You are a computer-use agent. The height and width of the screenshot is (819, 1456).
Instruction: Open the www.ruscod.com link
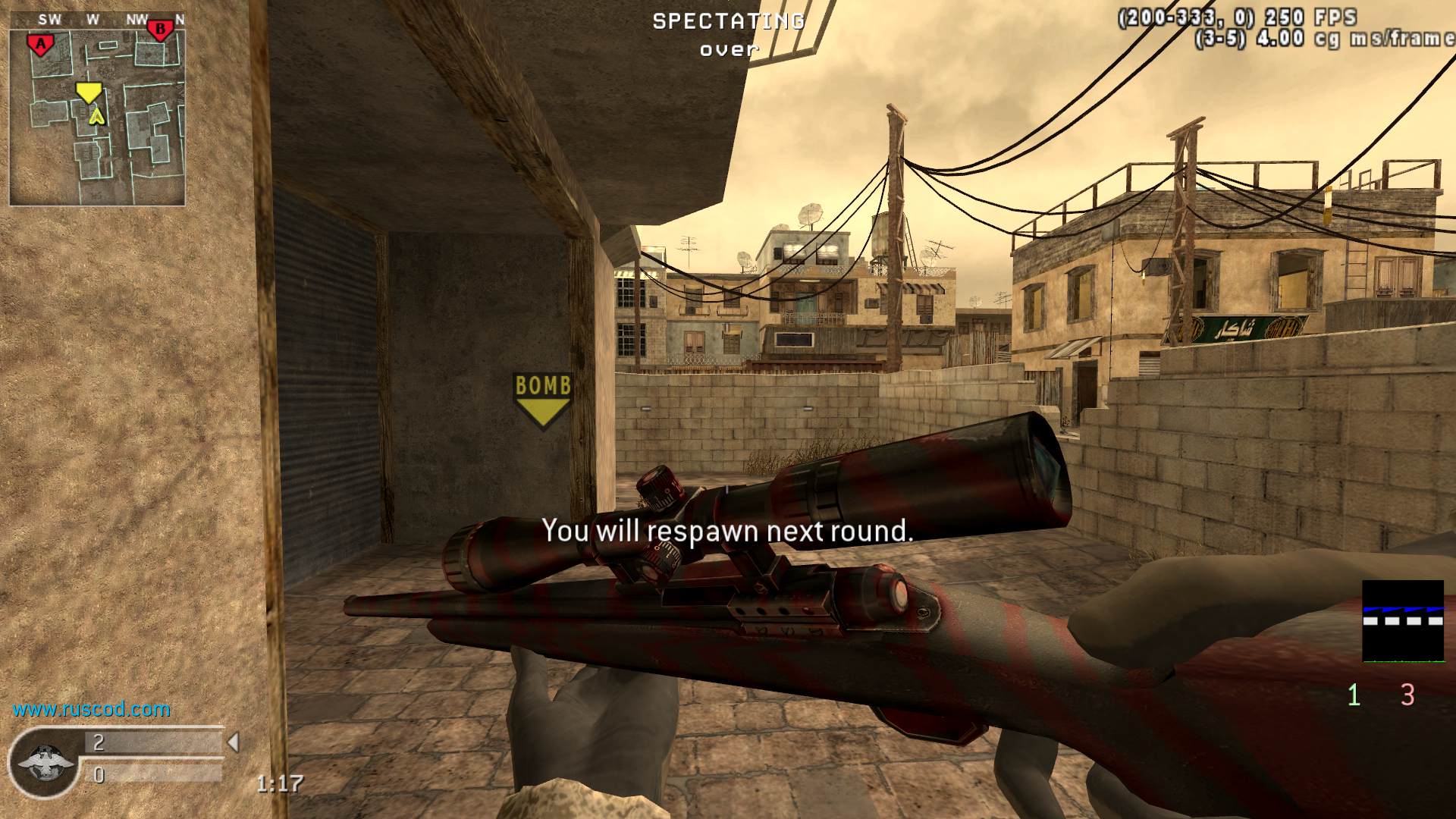[92, 710]
